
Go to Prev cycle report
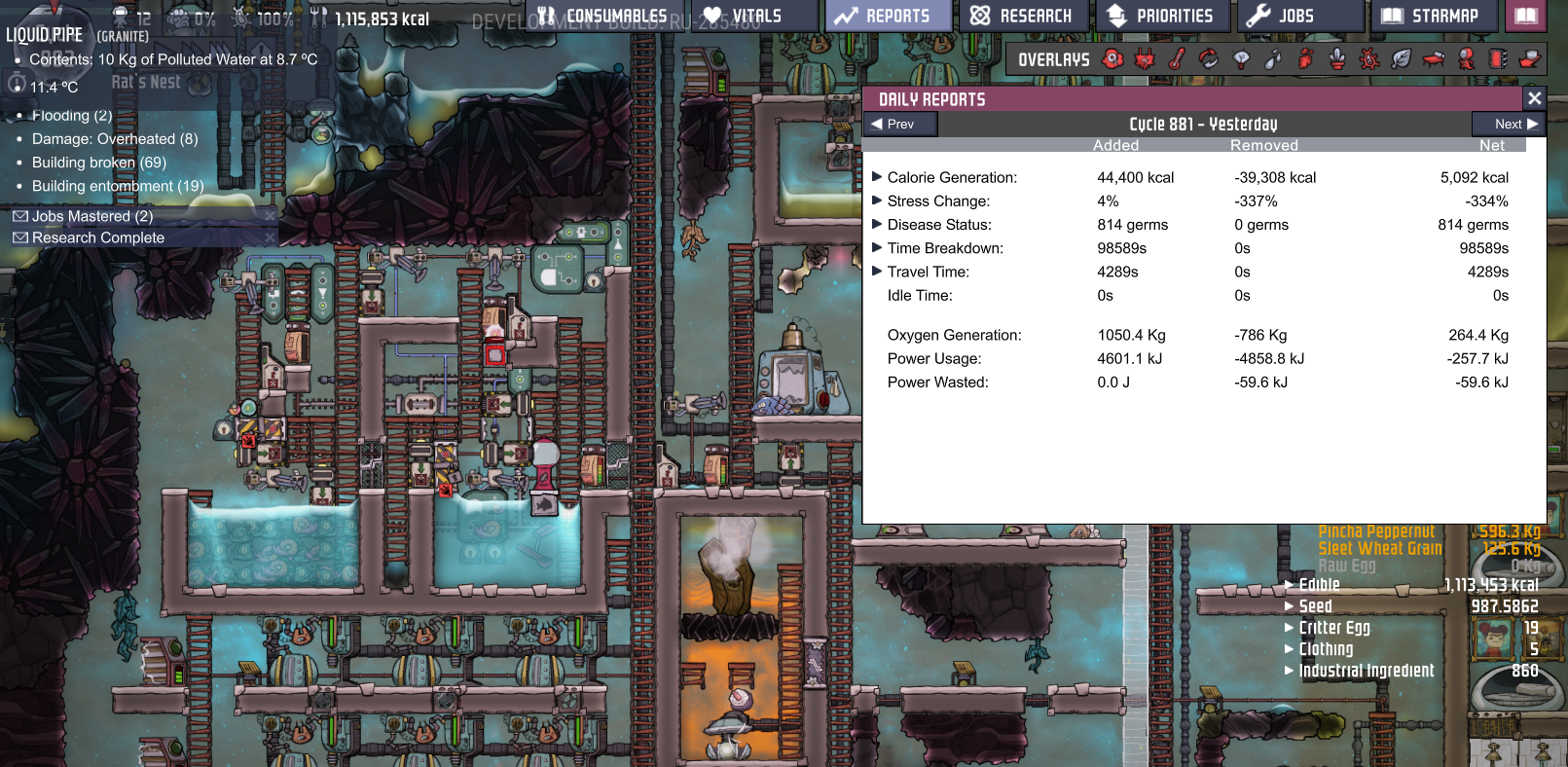click(x=899, y=124)
